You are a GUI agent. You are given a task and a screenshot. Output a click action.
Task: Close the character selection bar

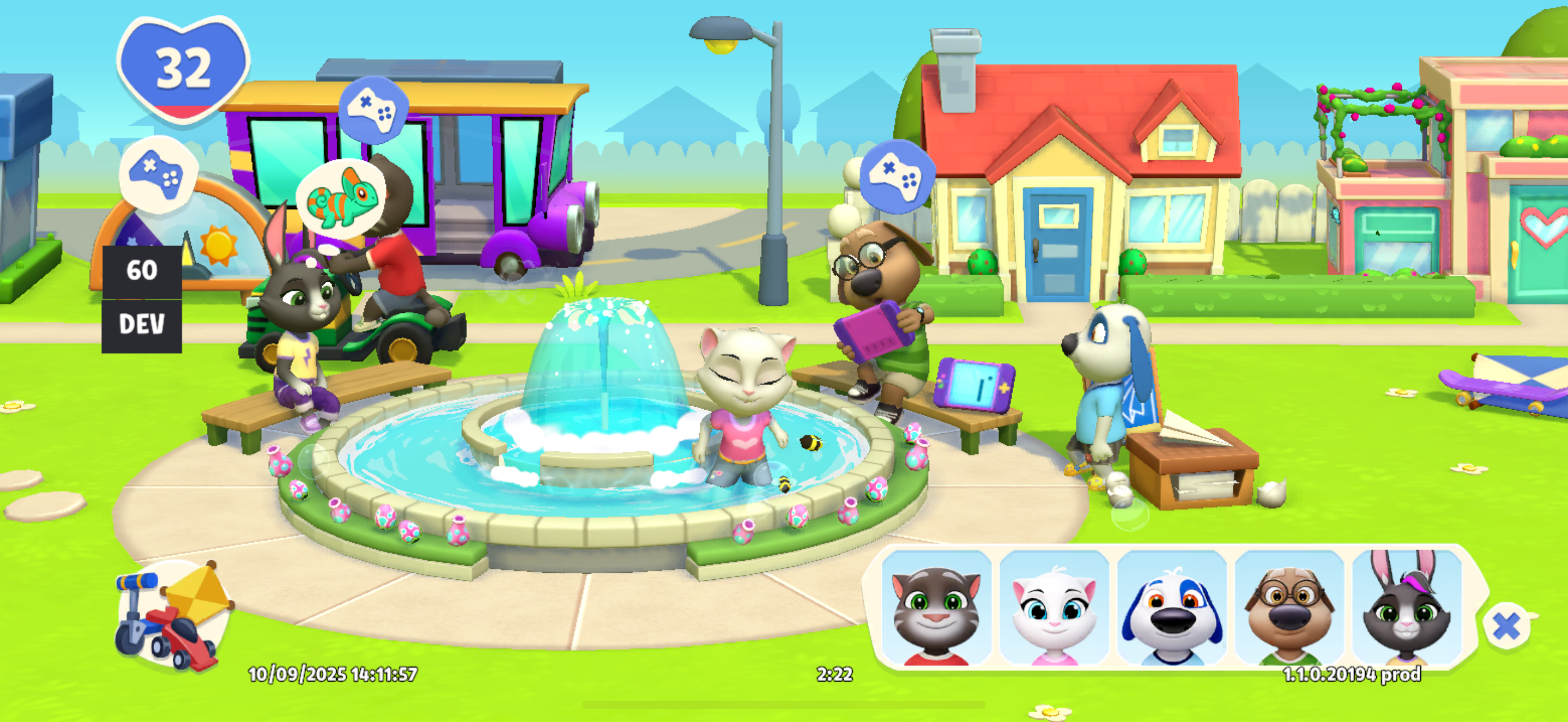(x=1506, y=626)
